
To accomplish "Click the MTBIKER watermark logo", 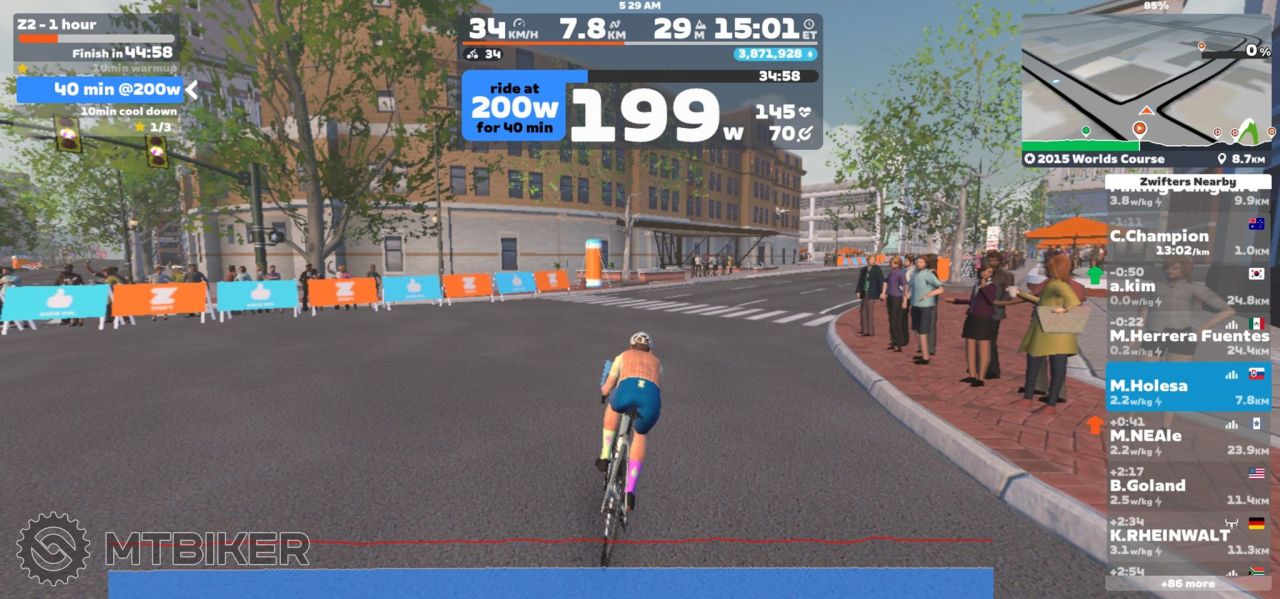I will (x=163, y=548).
